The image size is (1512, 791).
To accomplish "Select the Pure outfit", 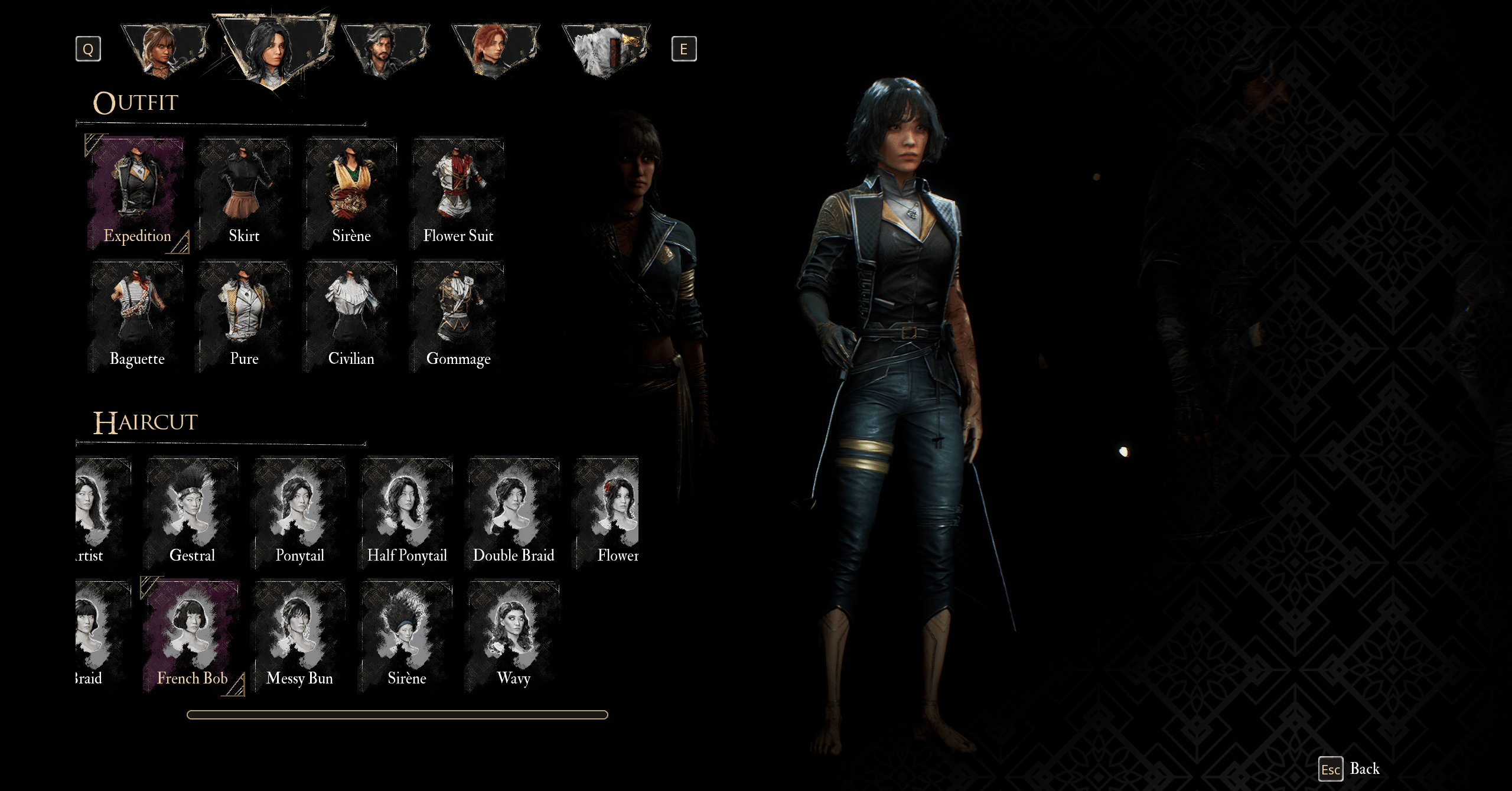I will [x=244, y=317].
